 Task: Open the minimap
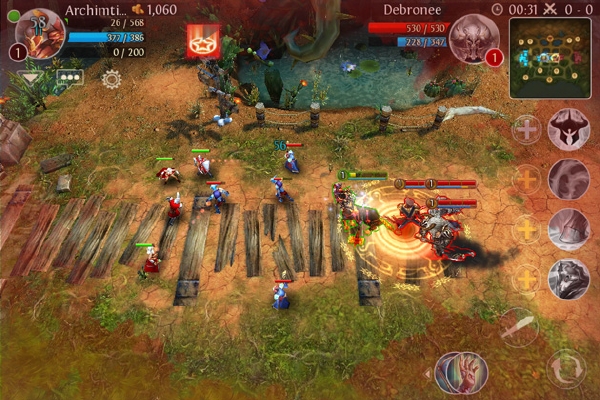coord(549,58)
